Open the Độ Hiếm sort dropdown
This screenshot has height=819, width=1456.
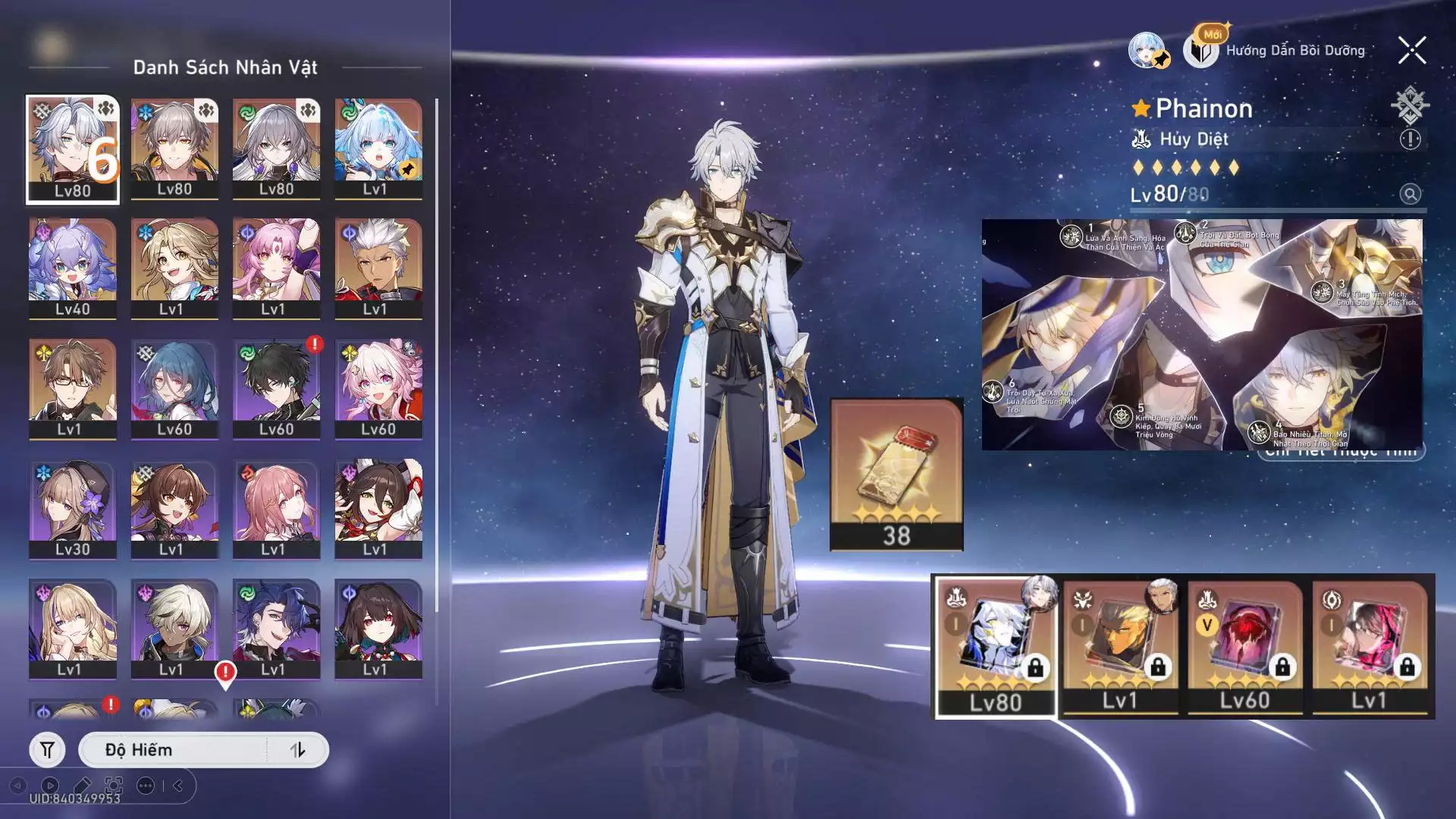point(173,750)
